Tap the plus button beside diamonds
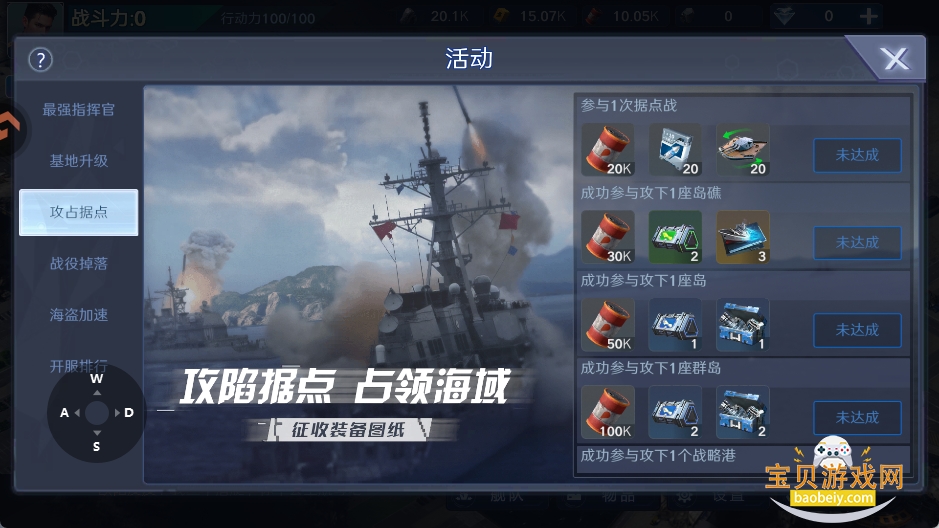Viewport: 939px width, 528px height. [869, 16]
